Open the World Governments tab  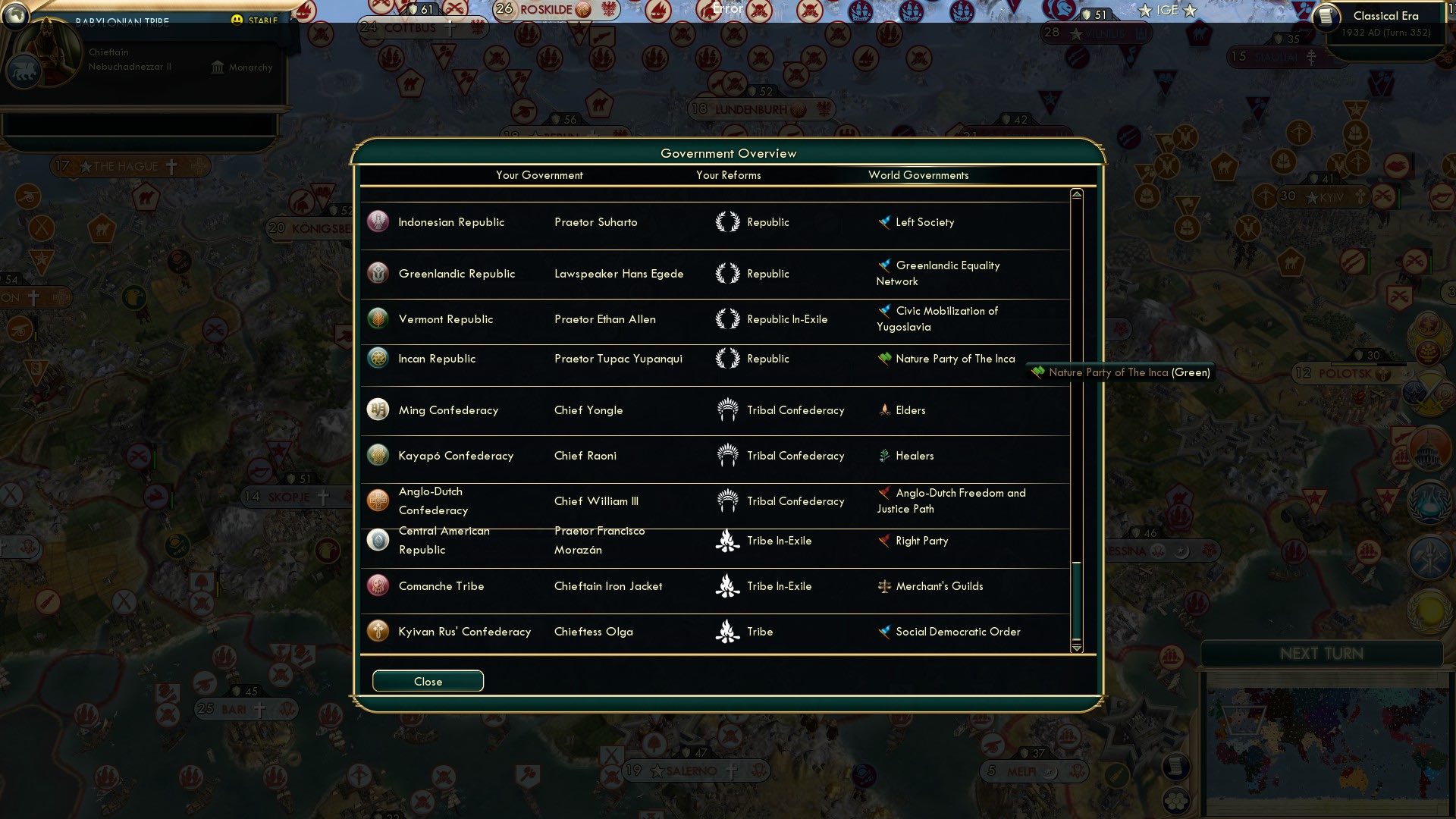tap(918, 175)
